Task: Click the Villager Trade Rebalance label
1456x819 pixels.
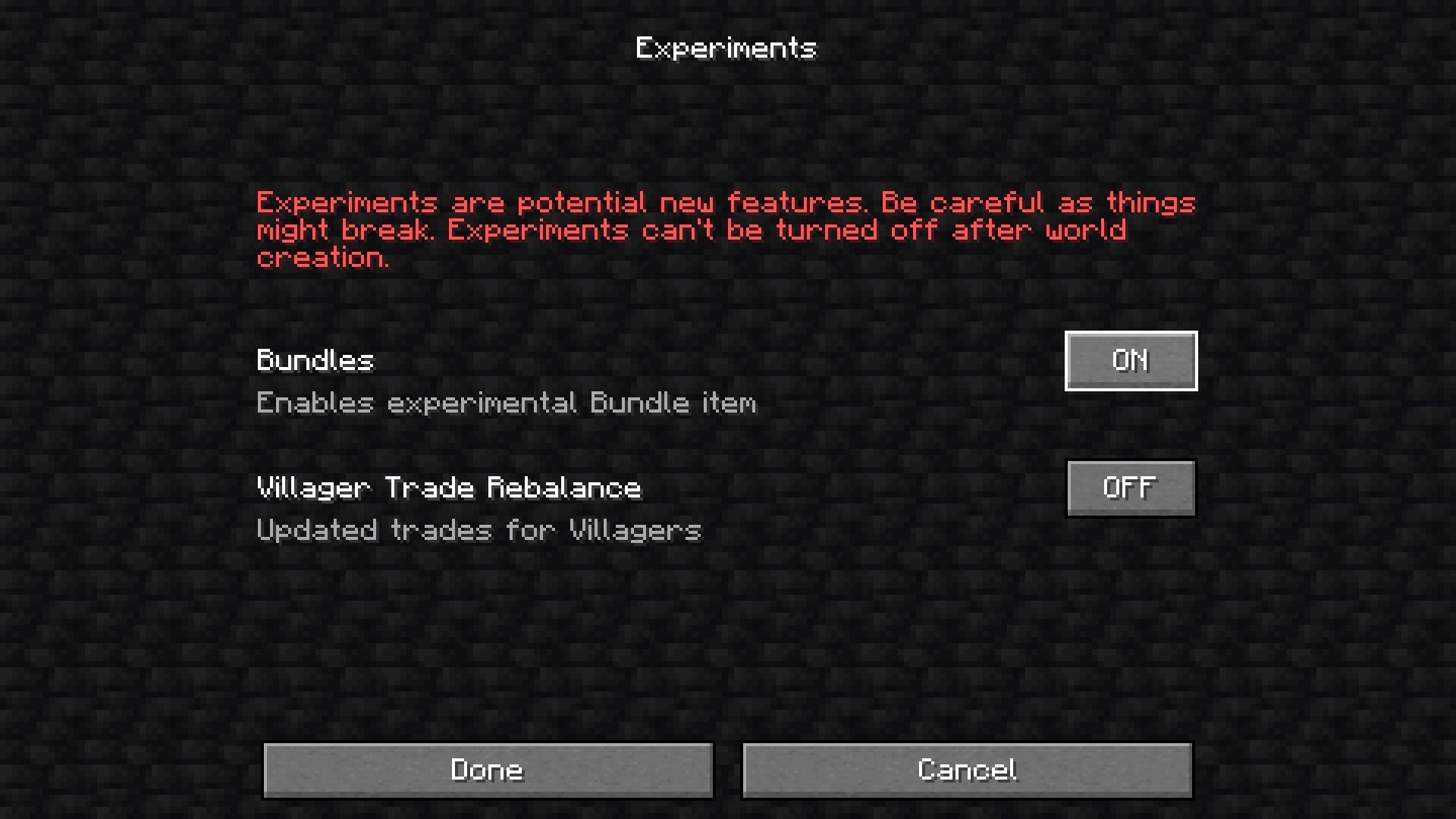Action: pos(447,488)
